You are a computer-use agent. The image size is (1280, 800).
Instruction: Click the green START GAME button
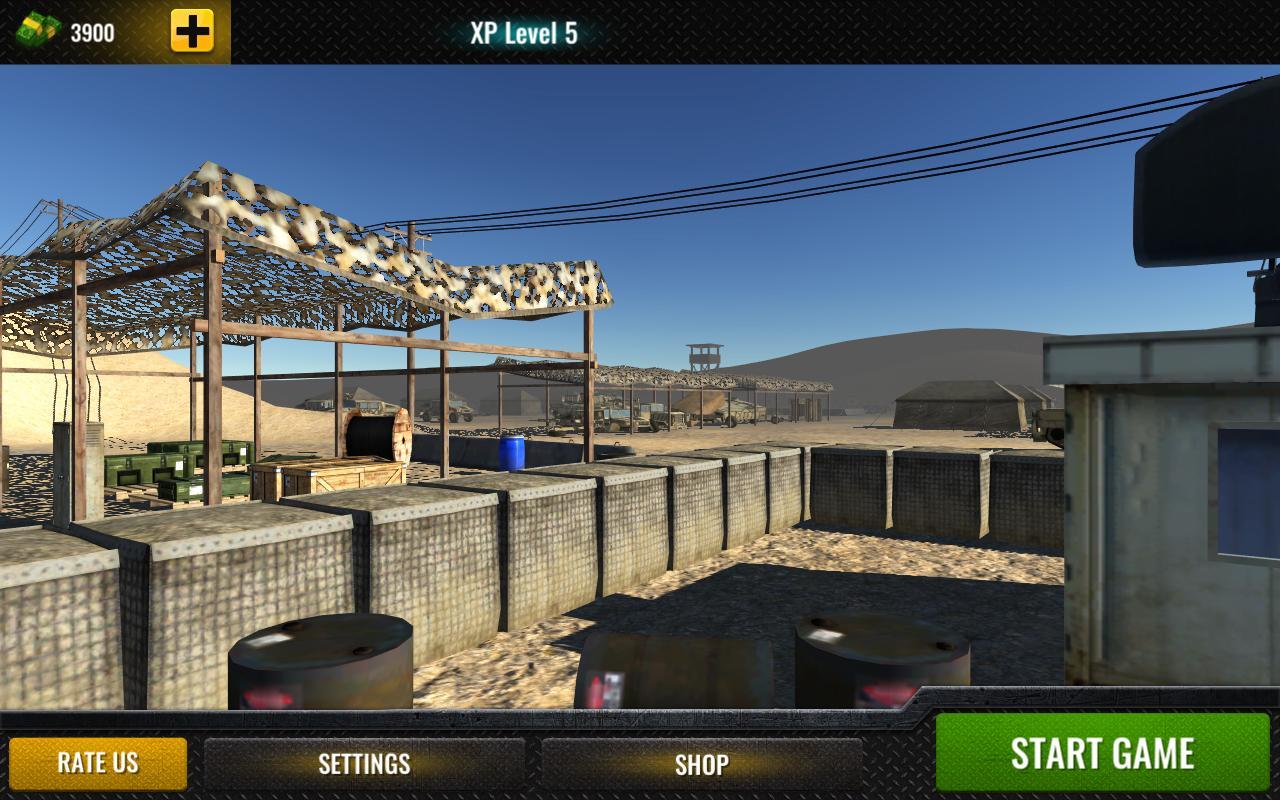click(x=1102, y=753)
